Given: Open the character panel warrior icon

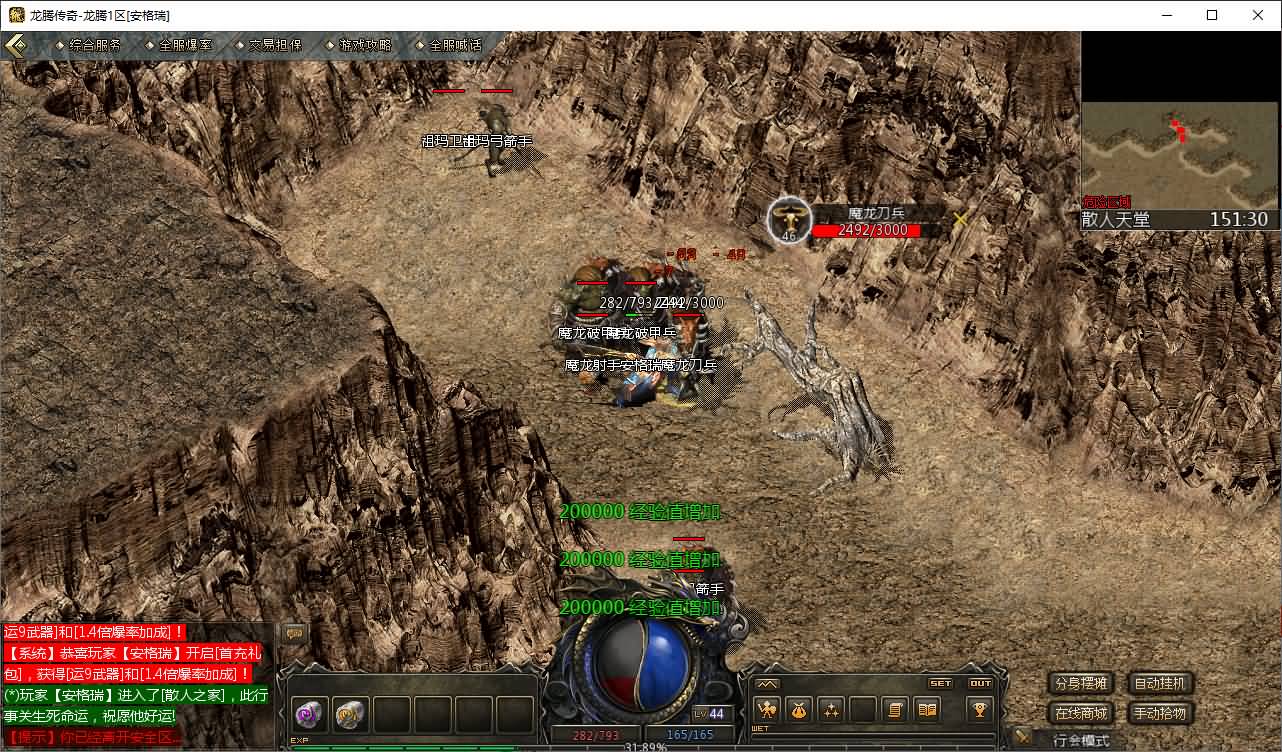Looking at the screenshot, I should [767, 710].
